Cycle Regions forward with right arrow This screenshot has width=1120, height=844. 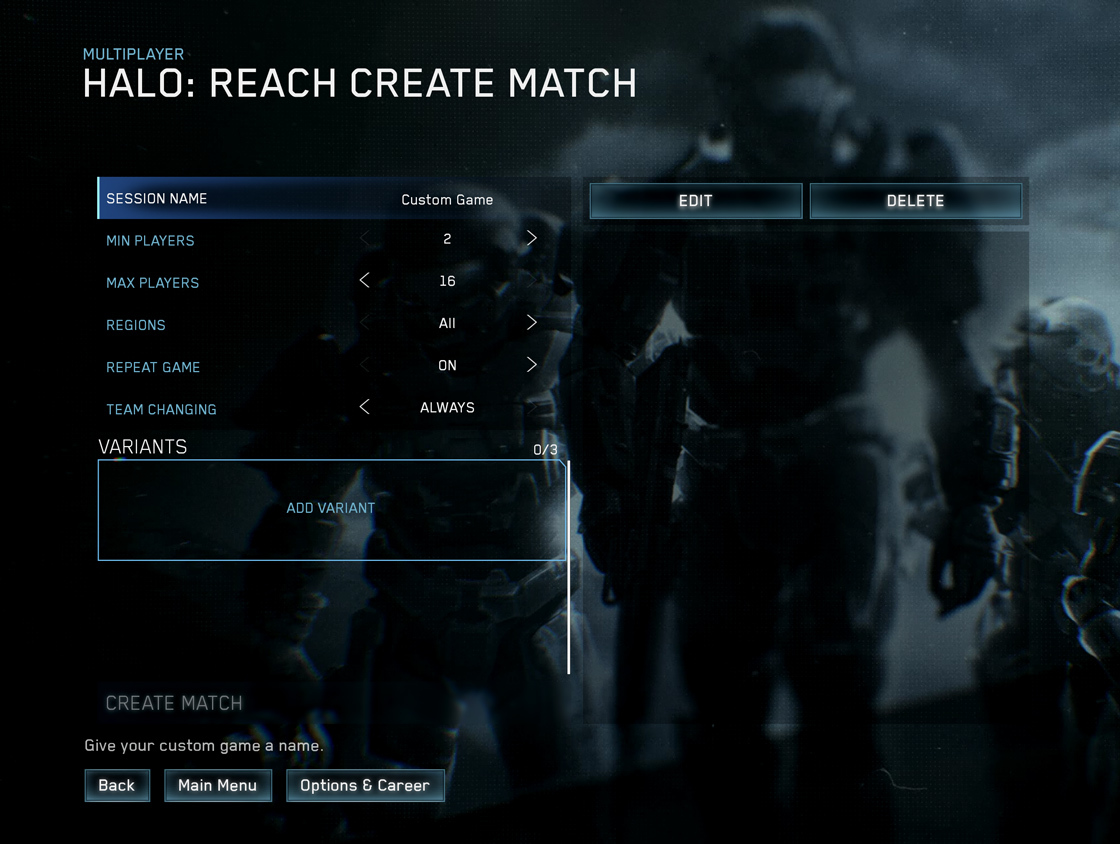pos(531,323)
